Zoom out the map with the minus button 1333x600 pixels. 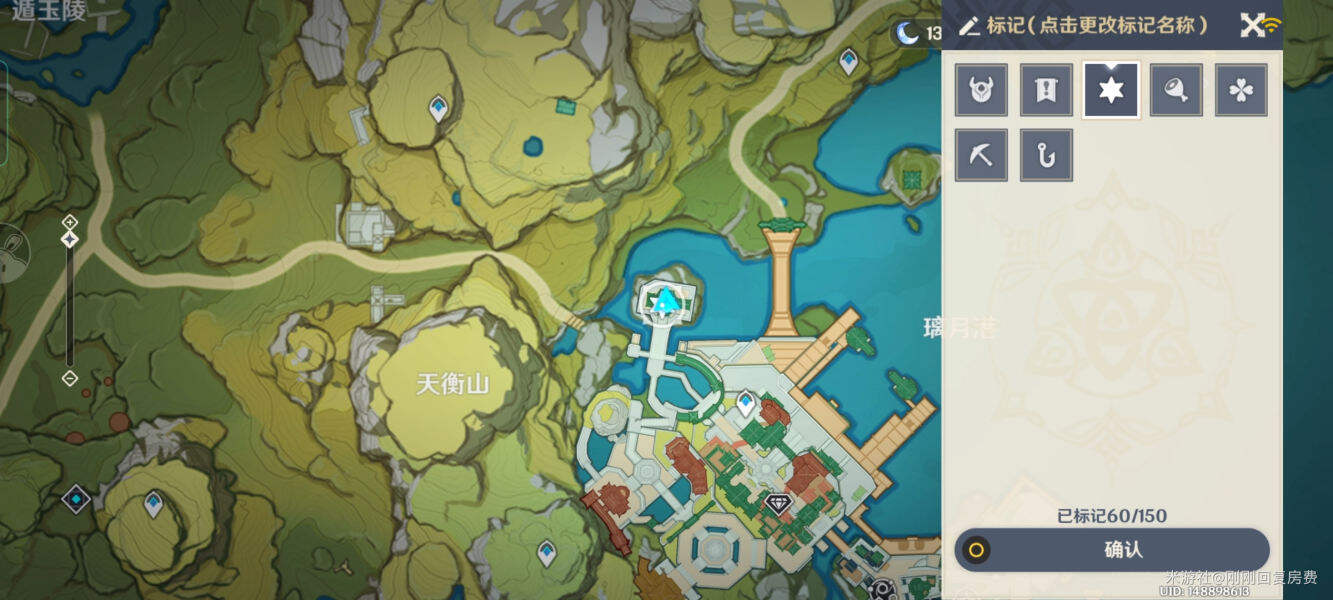point(70,378)
